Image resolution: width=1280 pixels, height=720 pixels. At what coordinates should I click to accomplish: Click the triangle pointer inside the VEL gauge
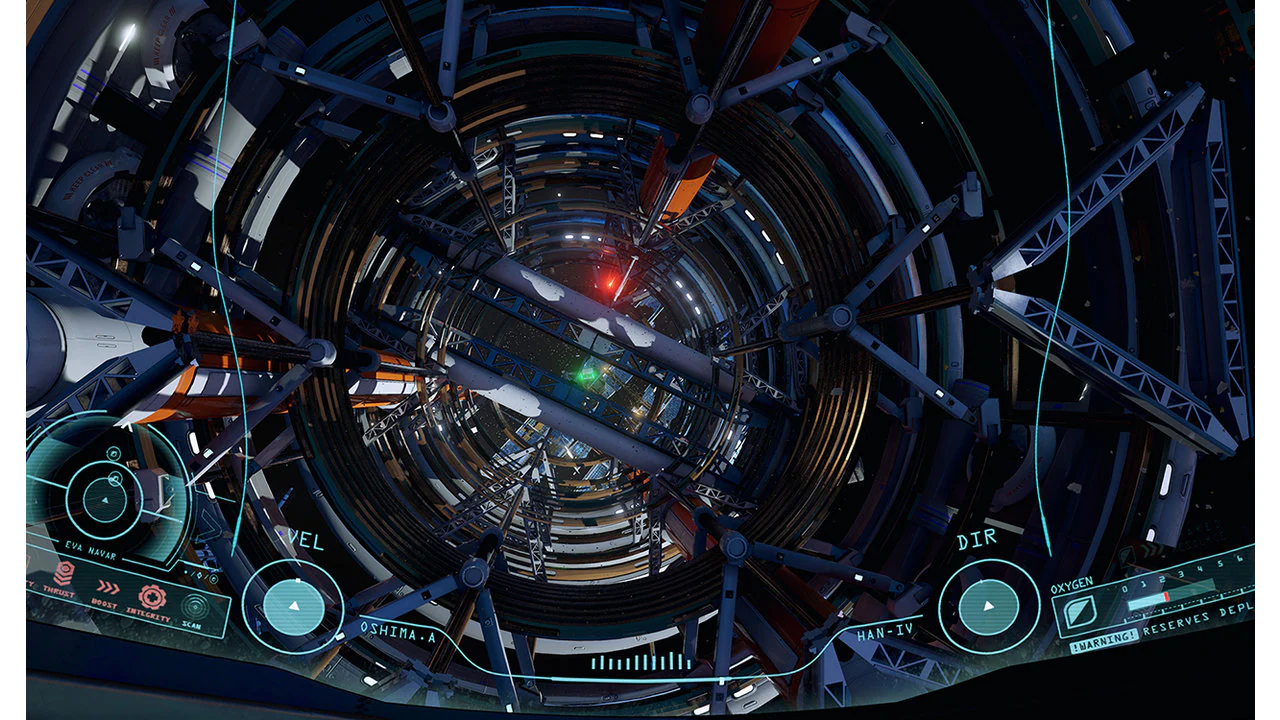click(293, 604)
